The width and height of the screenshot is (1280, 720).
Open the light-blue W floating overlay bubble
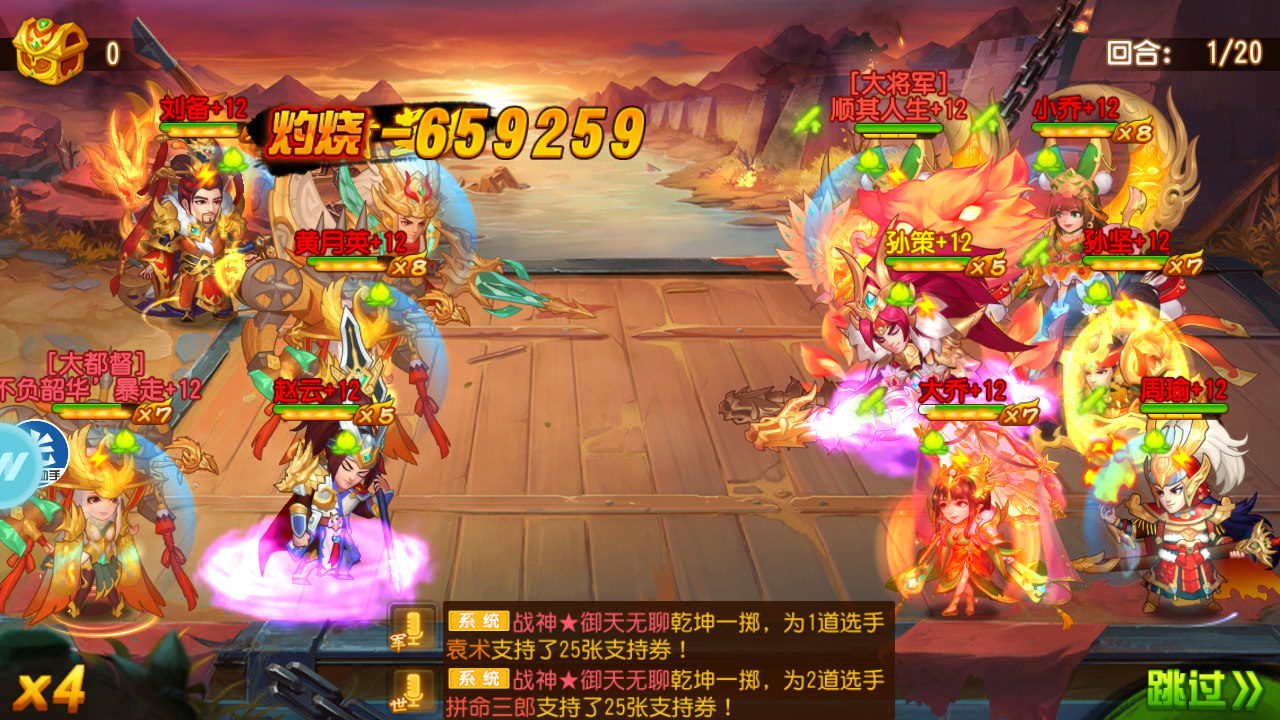[12, 466]
